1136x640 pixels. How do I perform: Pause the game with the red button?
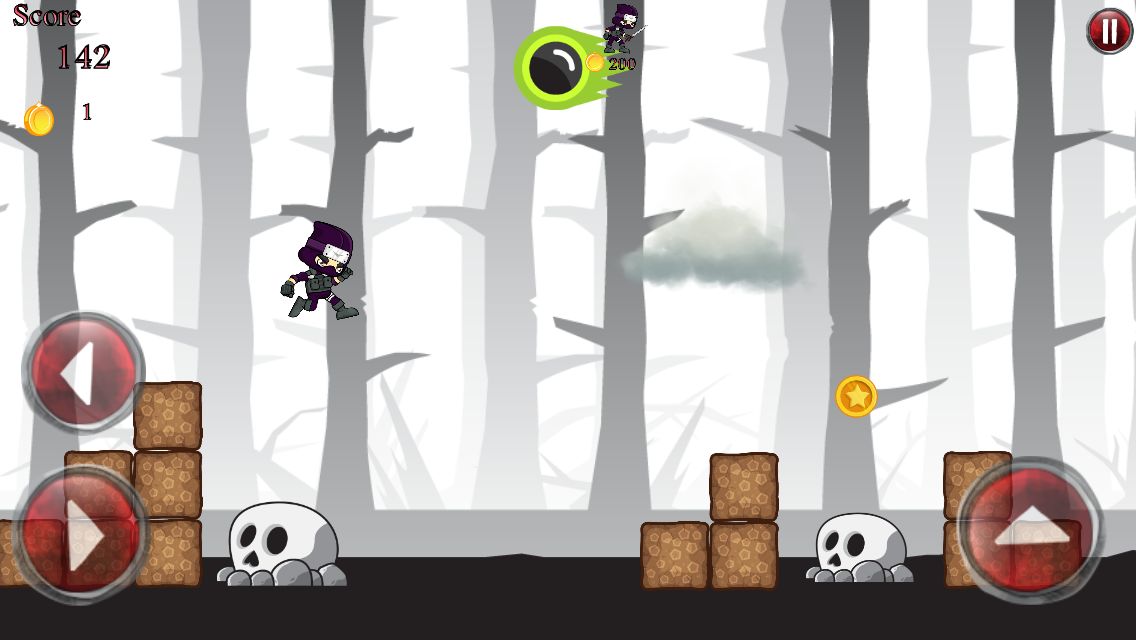pyautogui.click(x=1109, y=32)
